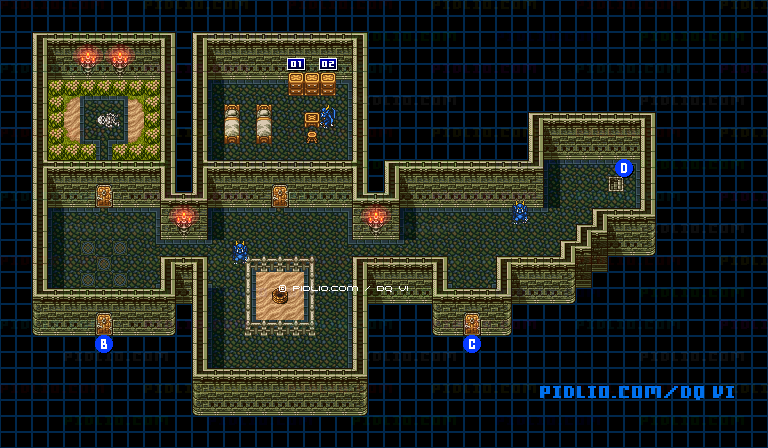Select the 01 treasure chest label
This screenshot has width=768, height=448.
[296, 64]
